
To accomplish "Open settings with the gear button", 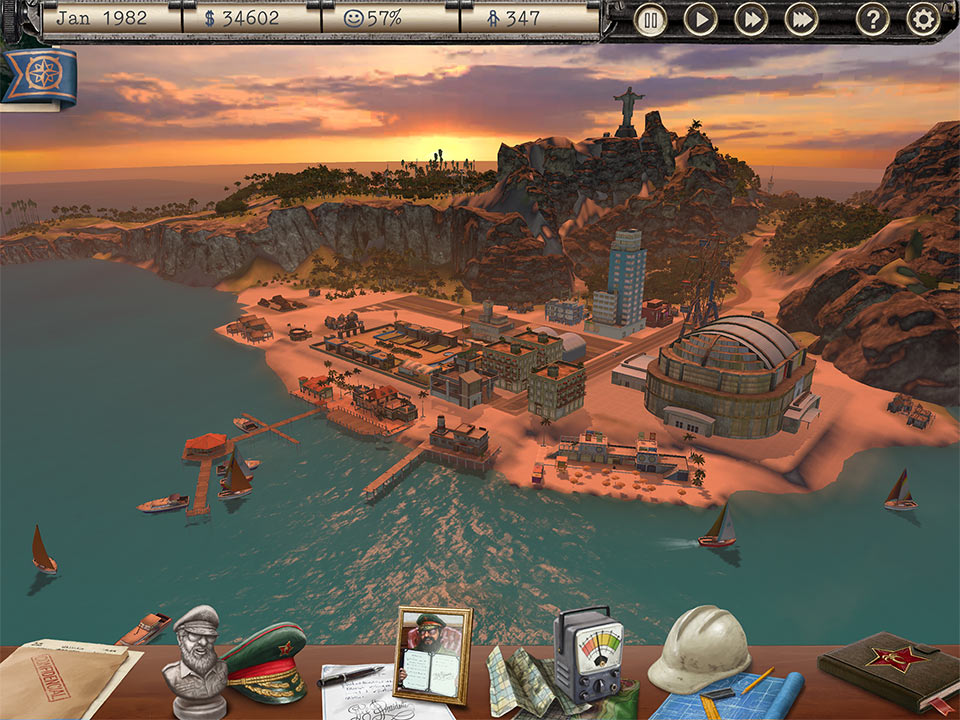I will tap(923, 19).
